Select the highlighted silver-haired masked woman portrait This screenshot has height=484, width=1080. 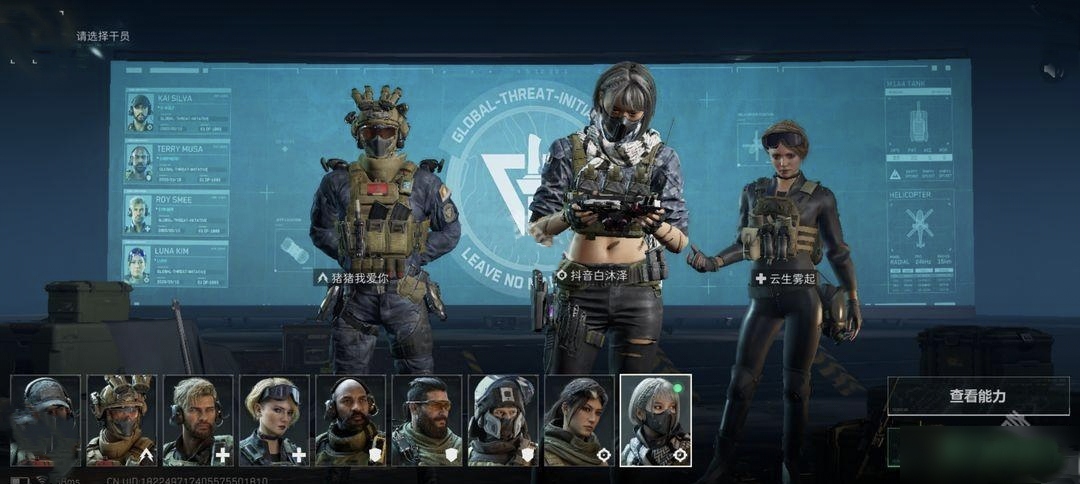(x=655, y=420)
